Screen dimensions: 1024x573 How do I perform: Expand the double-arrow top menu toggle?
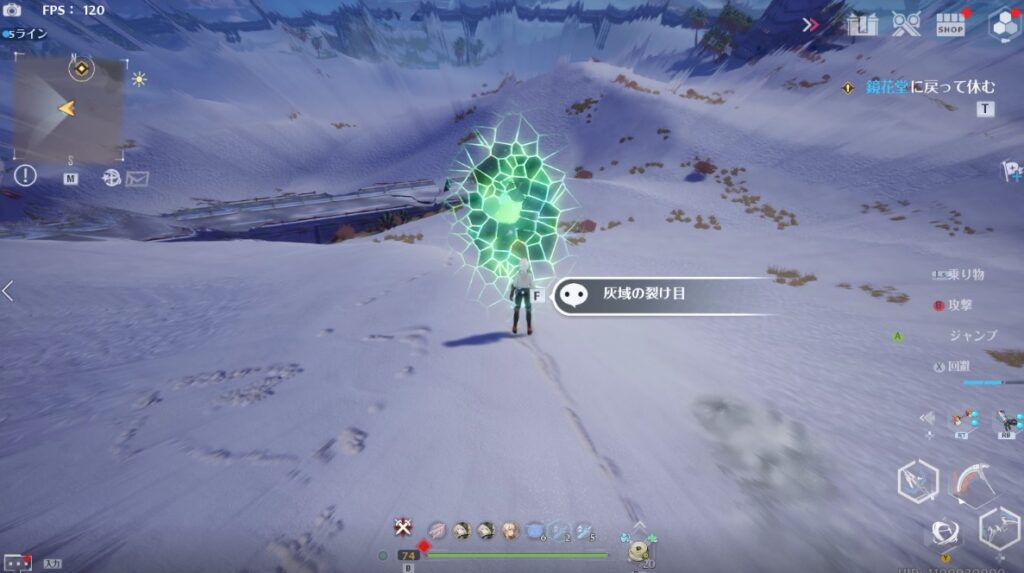click(809, 25)
